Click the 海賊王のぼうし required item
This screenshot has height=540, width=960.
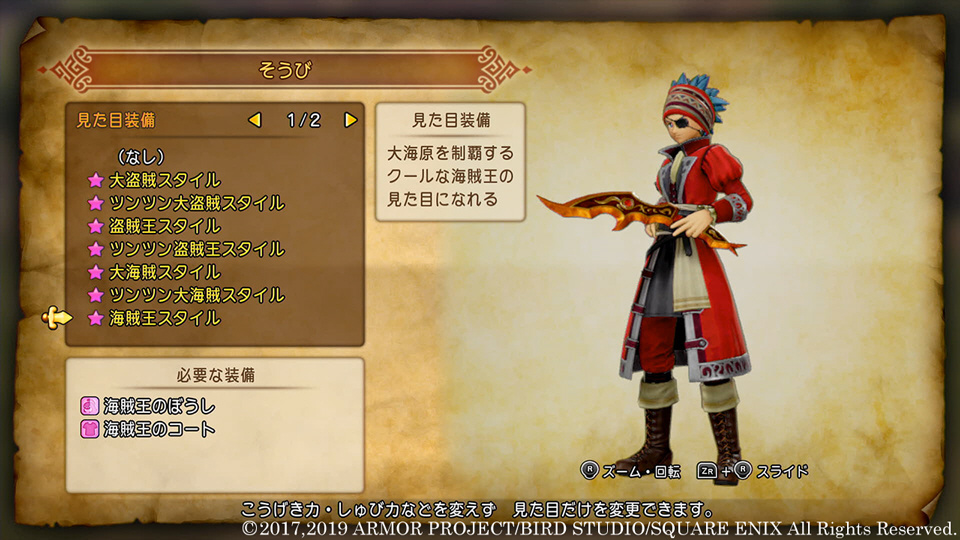point(158,407)
